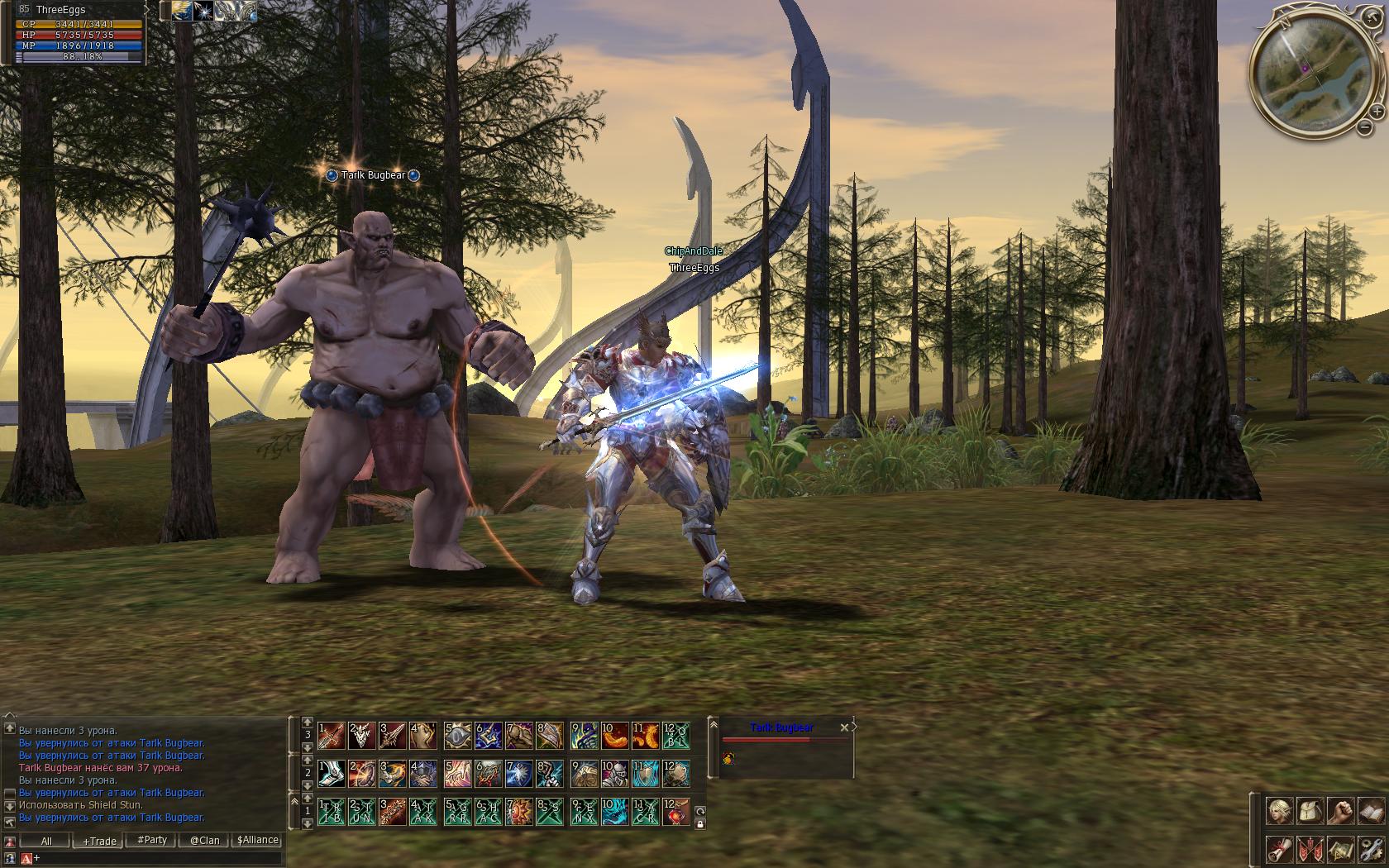The width and height of the screenshot is (1389, 868).
Task: Open the system menu wrench icon
Action: click(x=1371, y=848)
